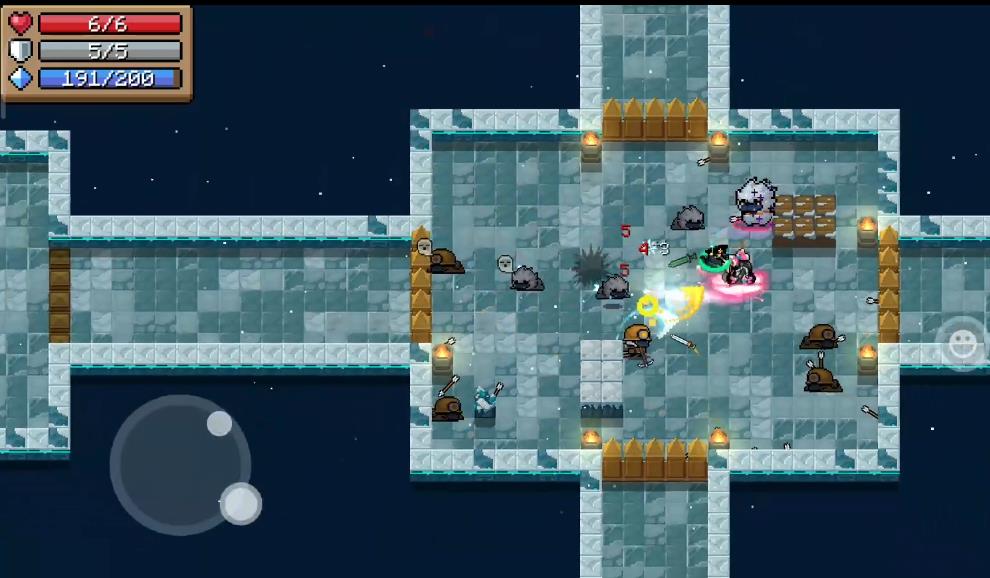Open the smiley face emote button
This screenshot has width=990, height=578.
click(x=963, y=344)
